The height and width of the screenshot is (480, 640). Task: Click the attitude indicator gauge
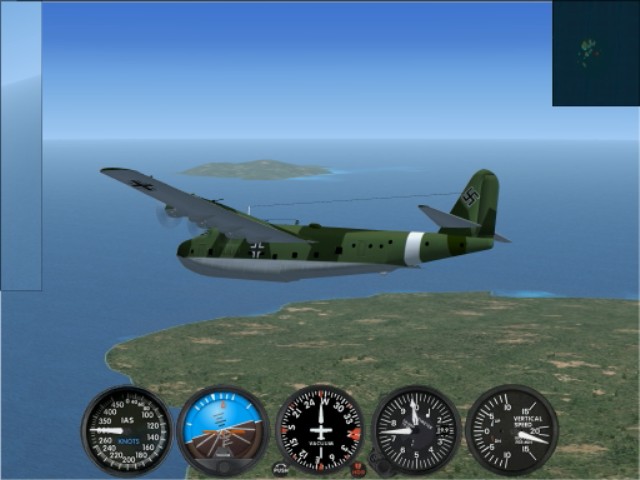(222, 430)
